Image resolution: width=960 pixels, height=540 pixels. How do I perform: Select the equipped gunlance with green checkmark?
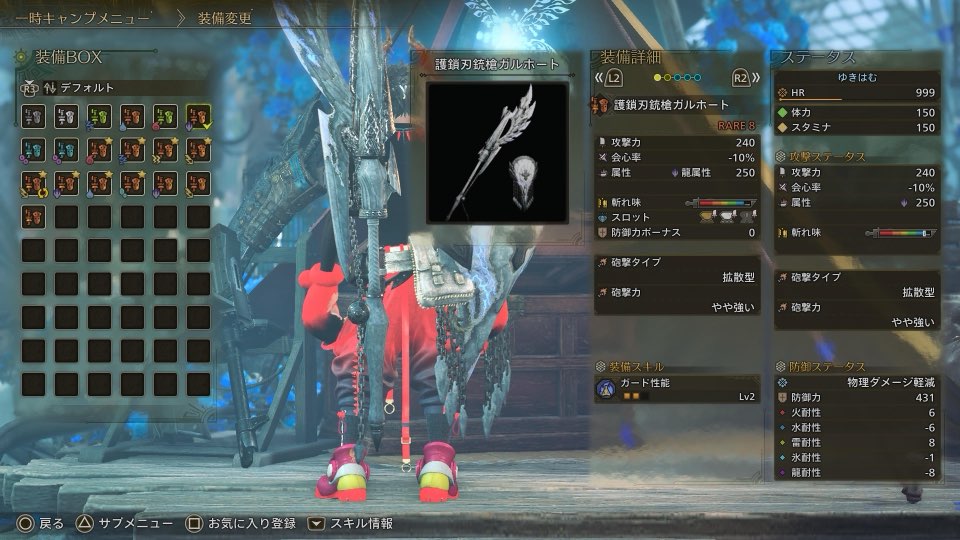(198, 117)
